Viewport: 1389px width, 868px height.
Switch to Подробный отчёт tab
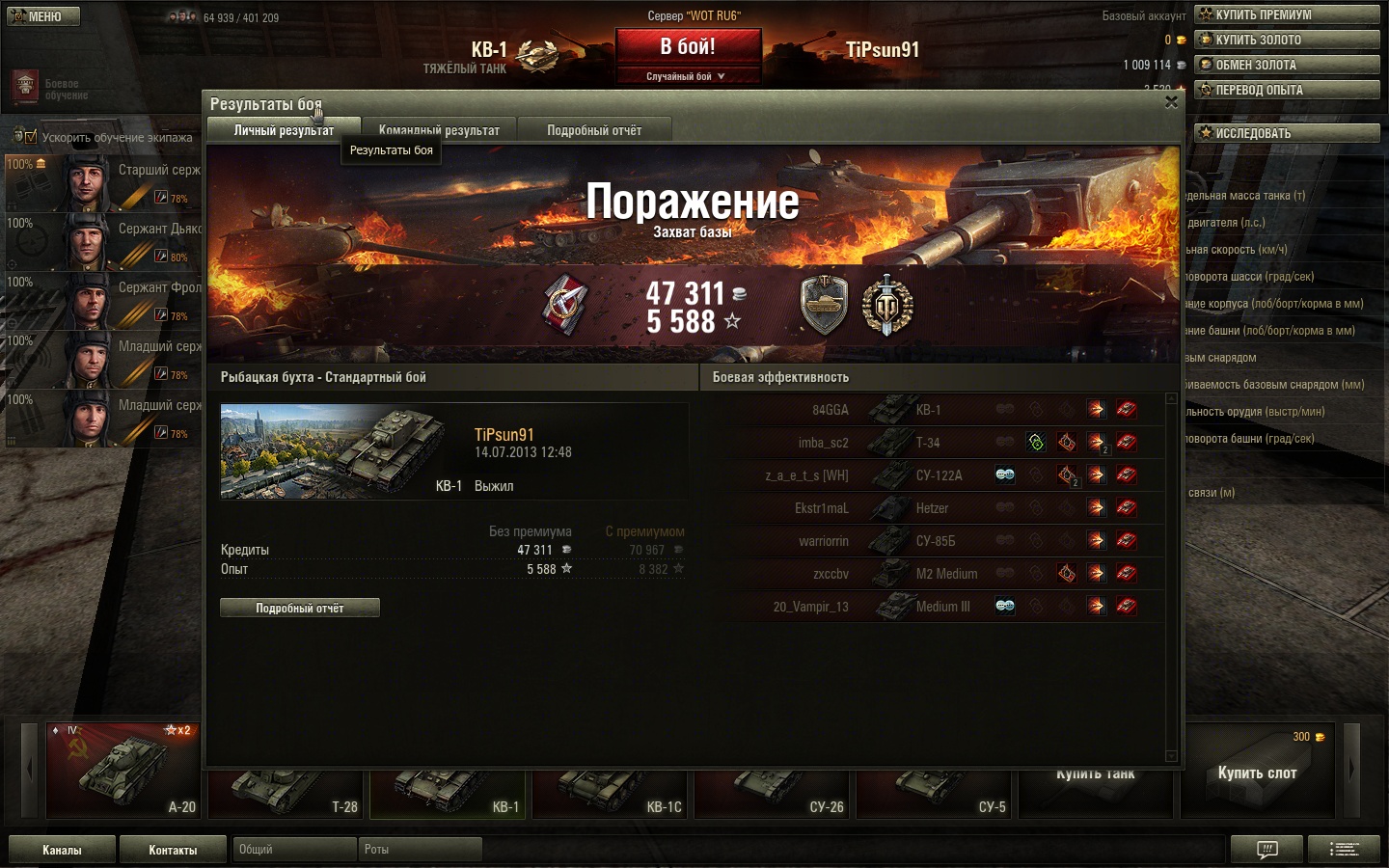(594, 130)
